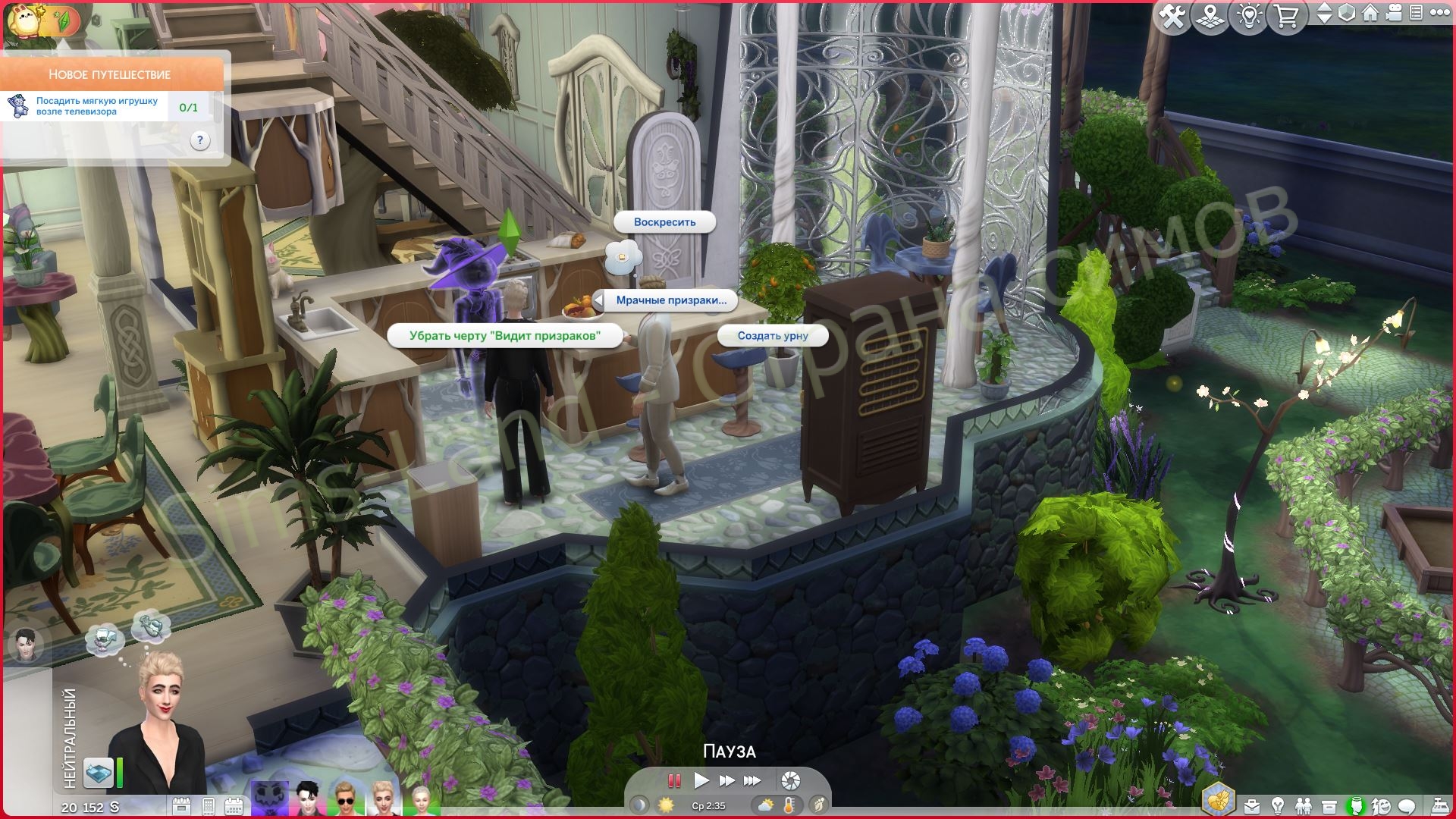Open the quest help question mark
1456x819 pixels.
pyautogui.click(x=199, y=140)
